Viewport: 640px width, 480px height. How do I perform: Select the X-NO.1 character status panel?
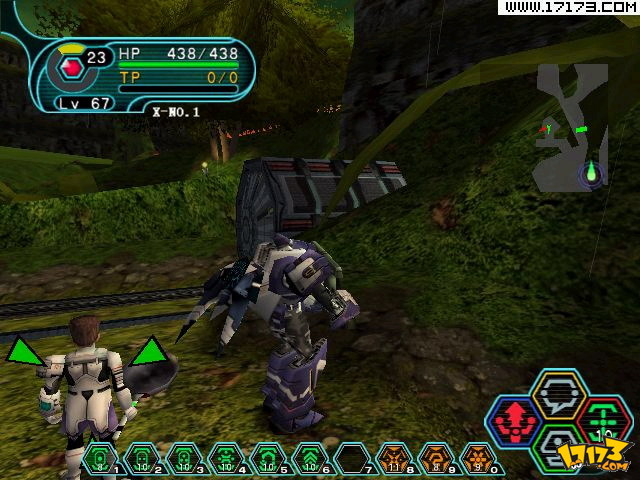pyautogui.click(x=150, y=70)
